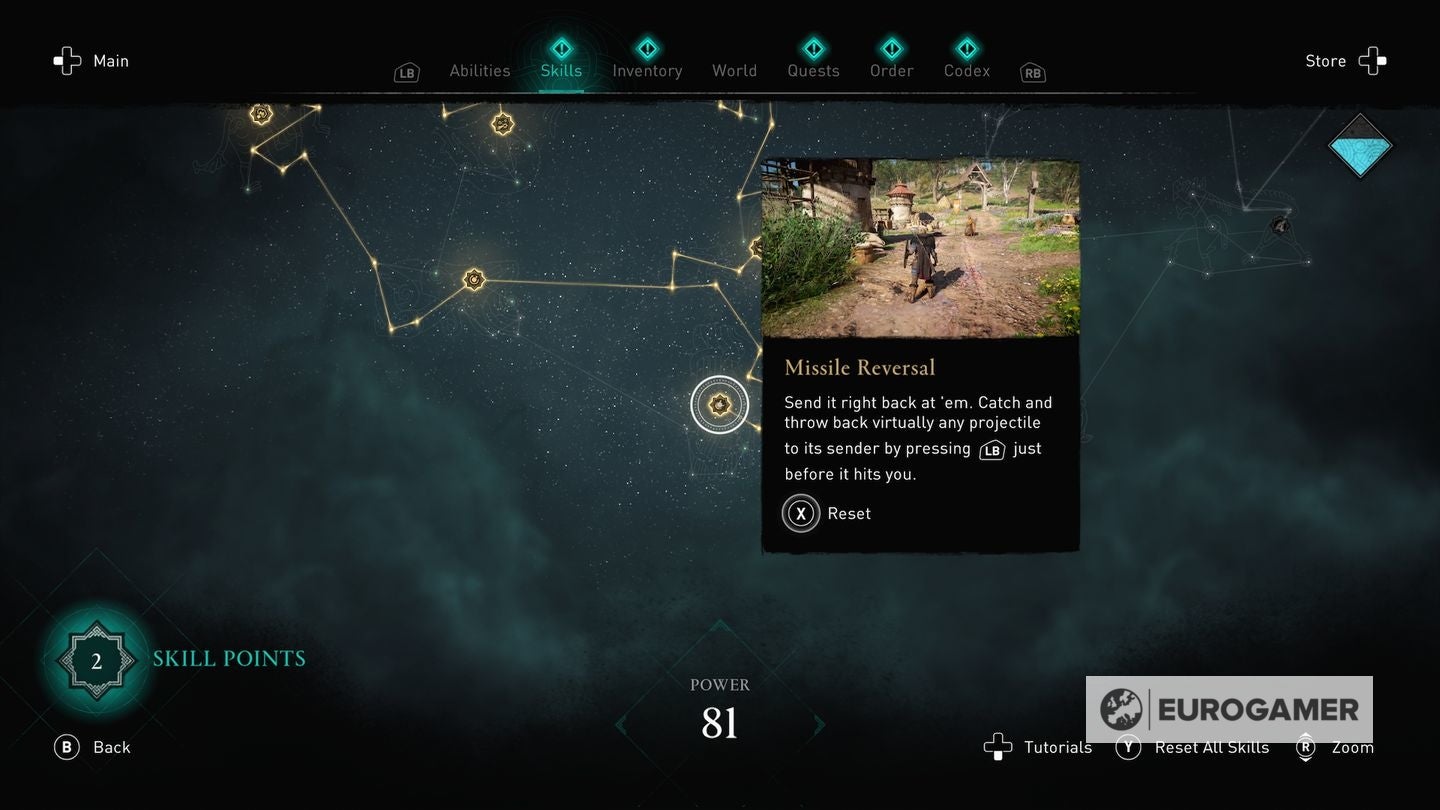This screenshot has height=810, width=1440.
Task: Click the teal diamond compass icon top right
Action: [x=1360, y=146]
